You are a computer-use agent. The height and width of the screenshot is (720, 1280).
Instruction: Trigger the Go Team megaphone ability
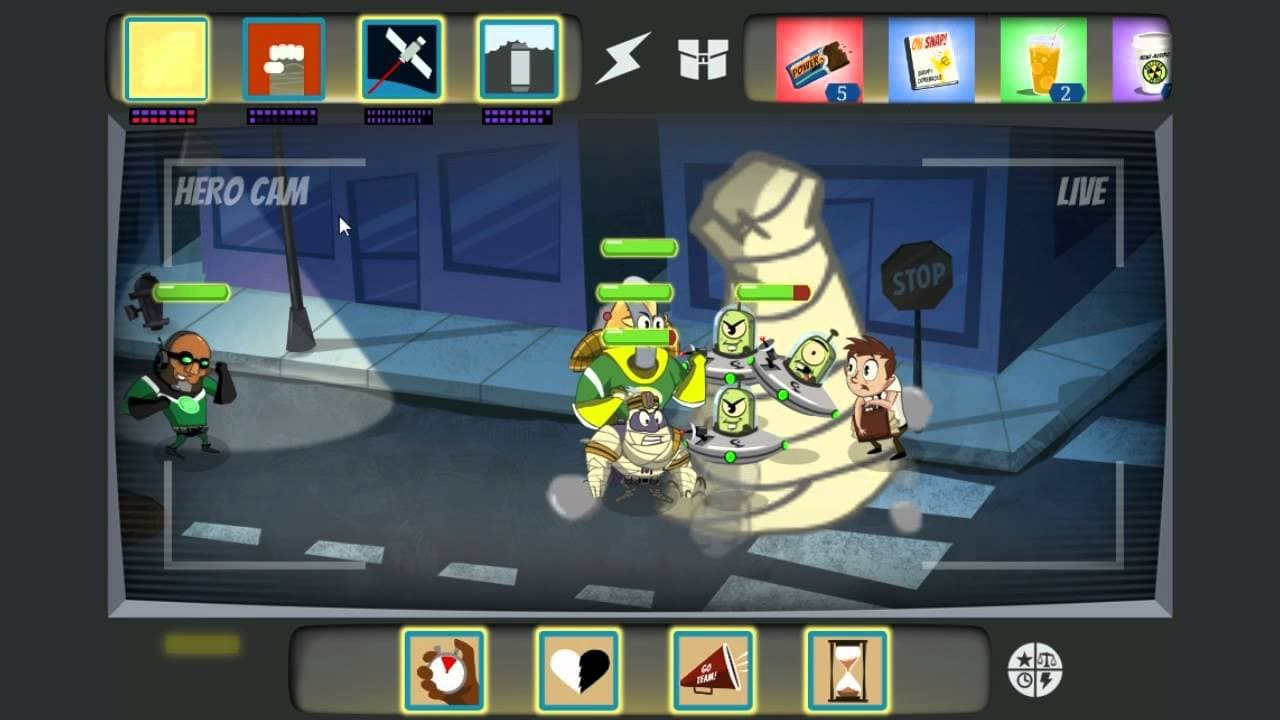pos(713,670)
